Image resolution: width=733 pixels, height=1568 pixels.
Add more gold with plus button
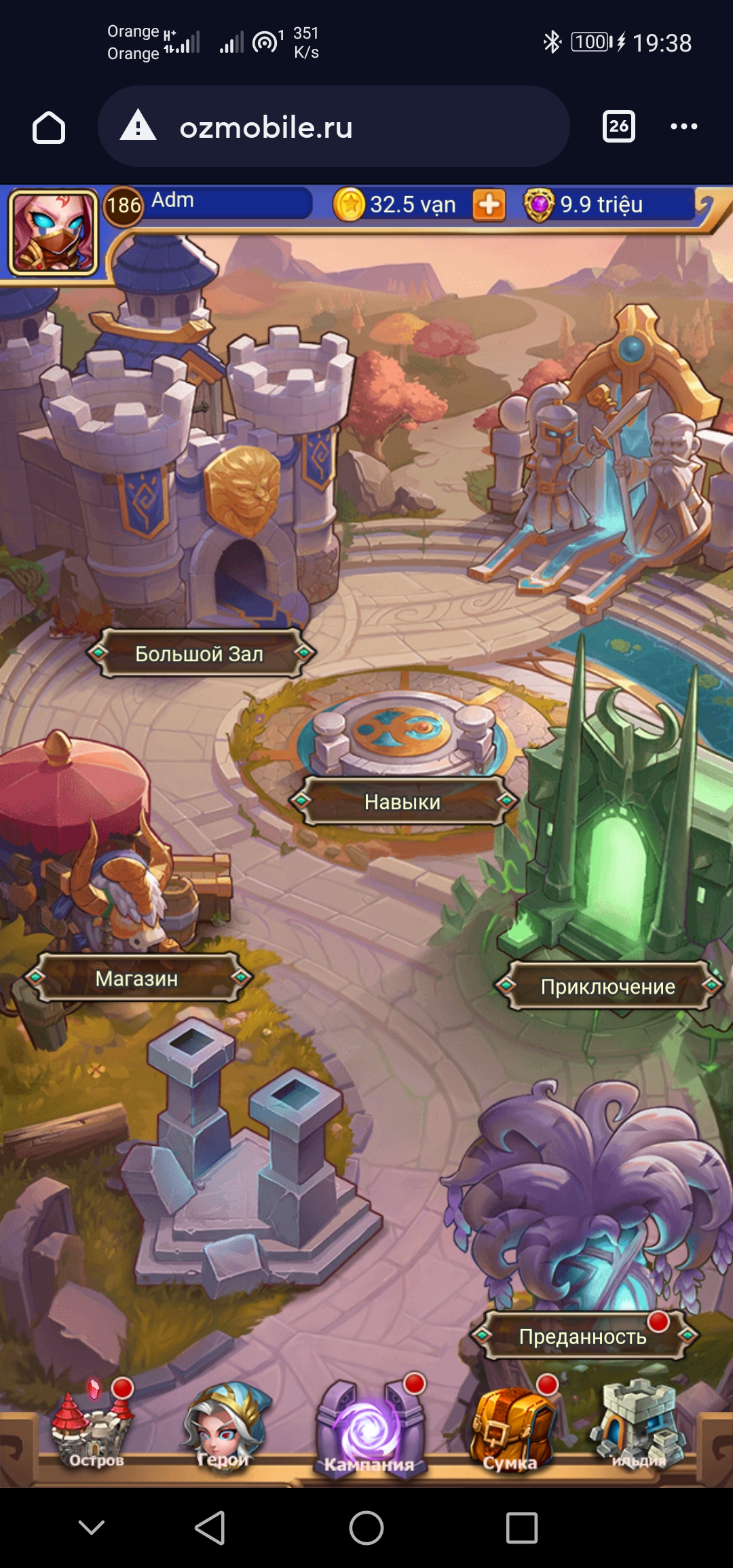(489, 205)
